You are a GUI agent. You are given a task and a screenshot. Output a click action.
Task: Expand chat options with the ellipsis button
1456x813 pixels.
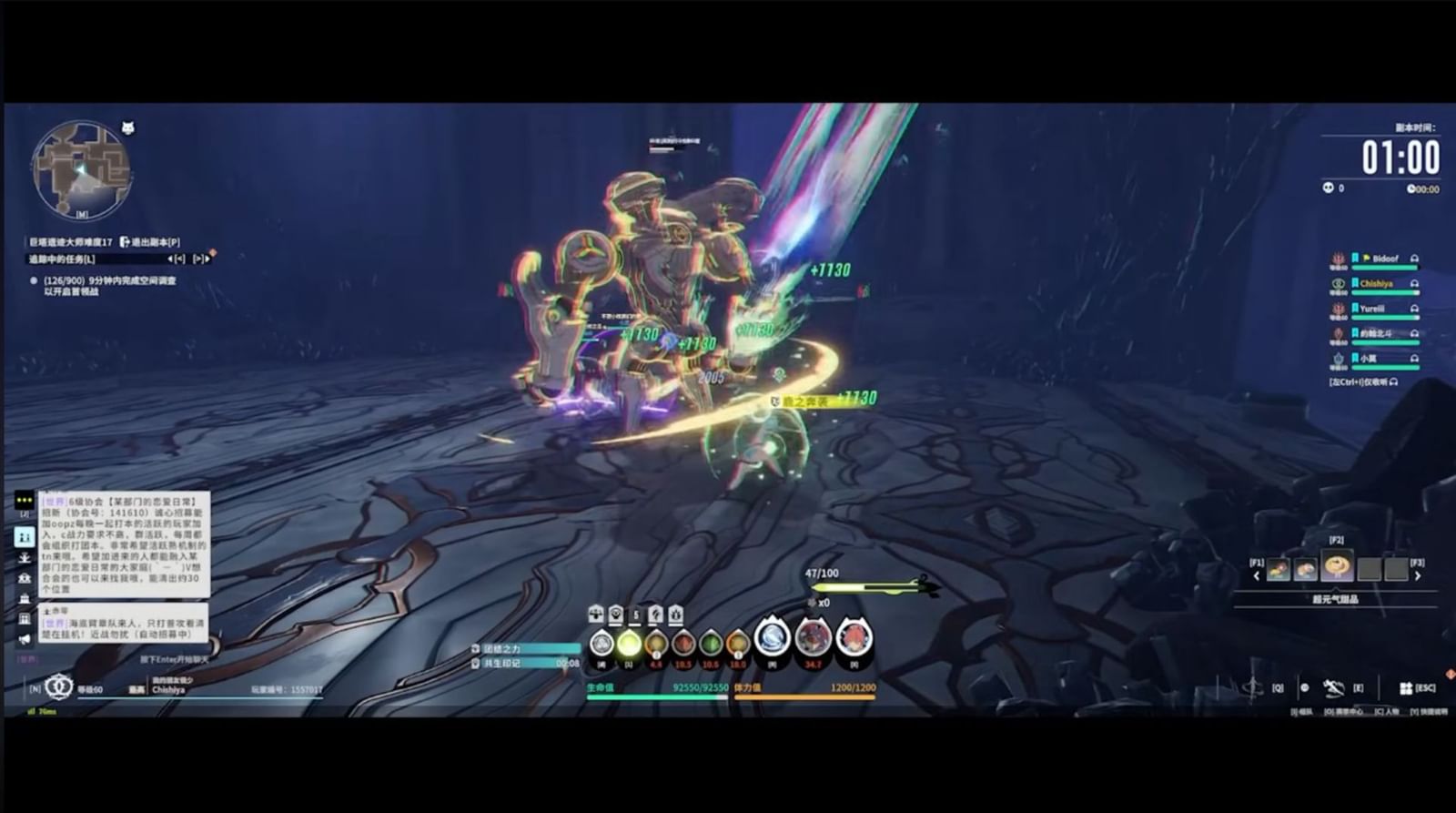coord(23,501)
